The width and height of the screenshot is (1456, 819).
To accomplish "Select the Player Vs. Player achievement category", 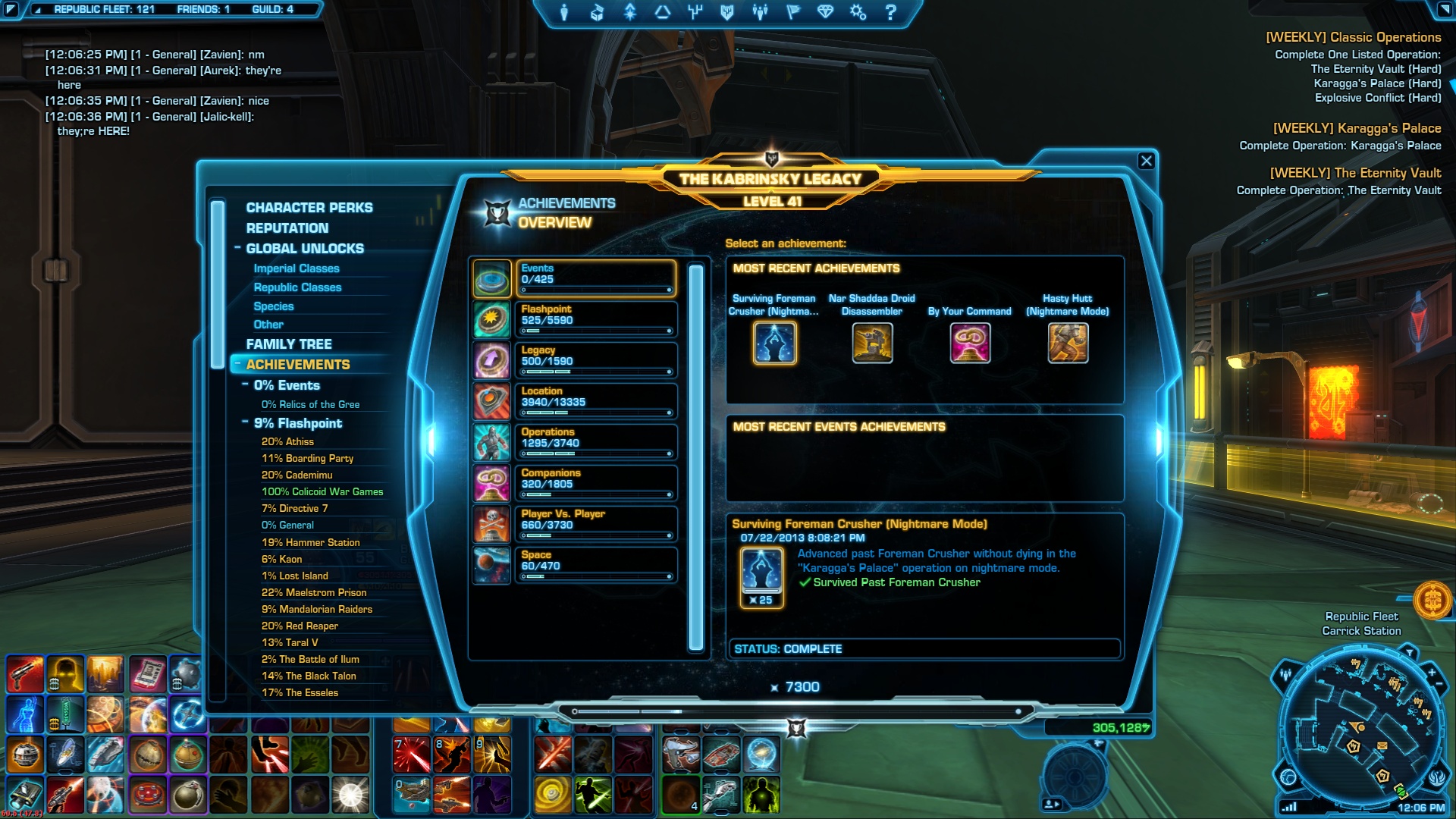I will click(596, 523).
